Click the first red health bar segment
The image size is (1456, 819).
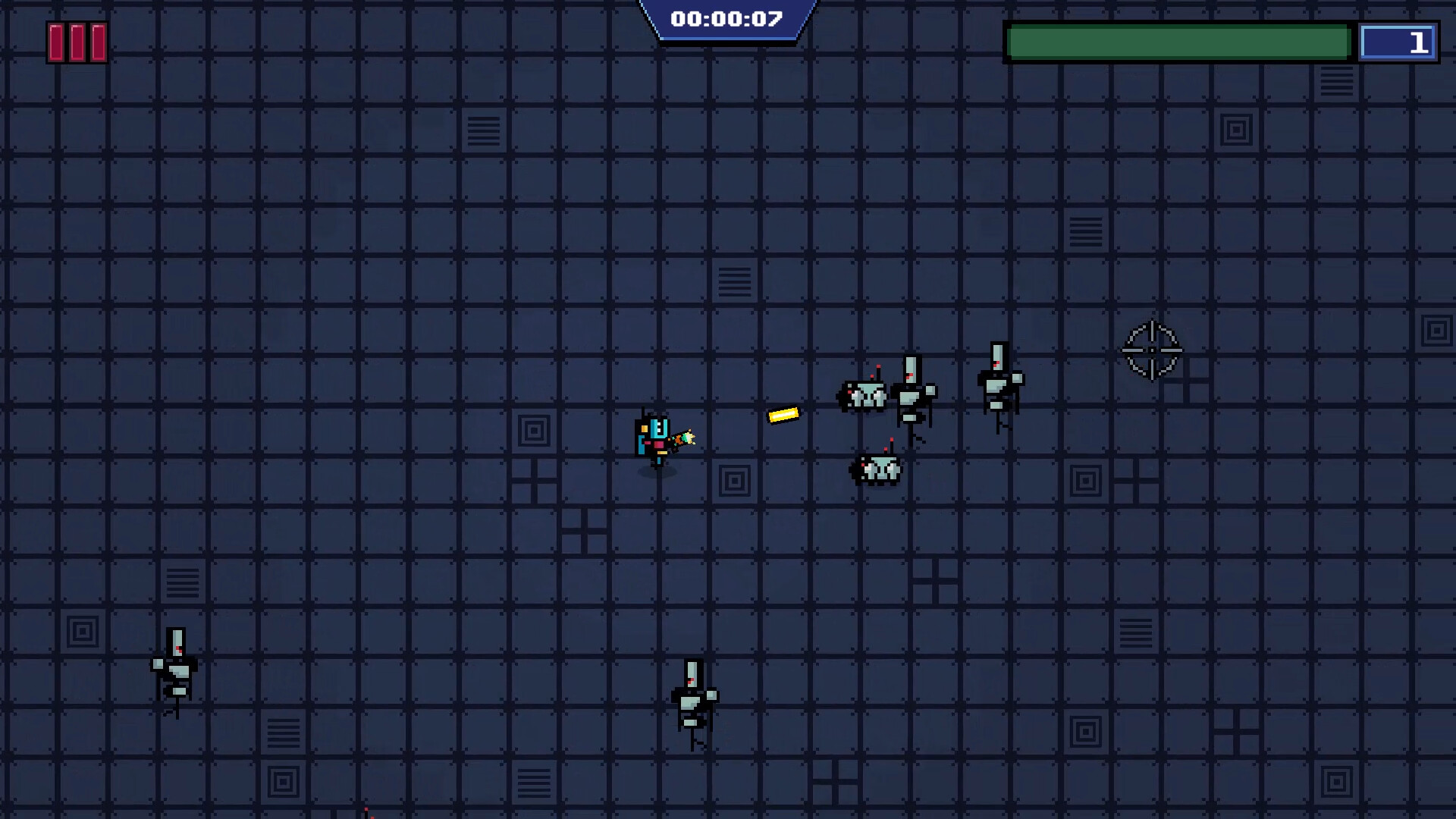pyautogui.click(x=57, y=42)
